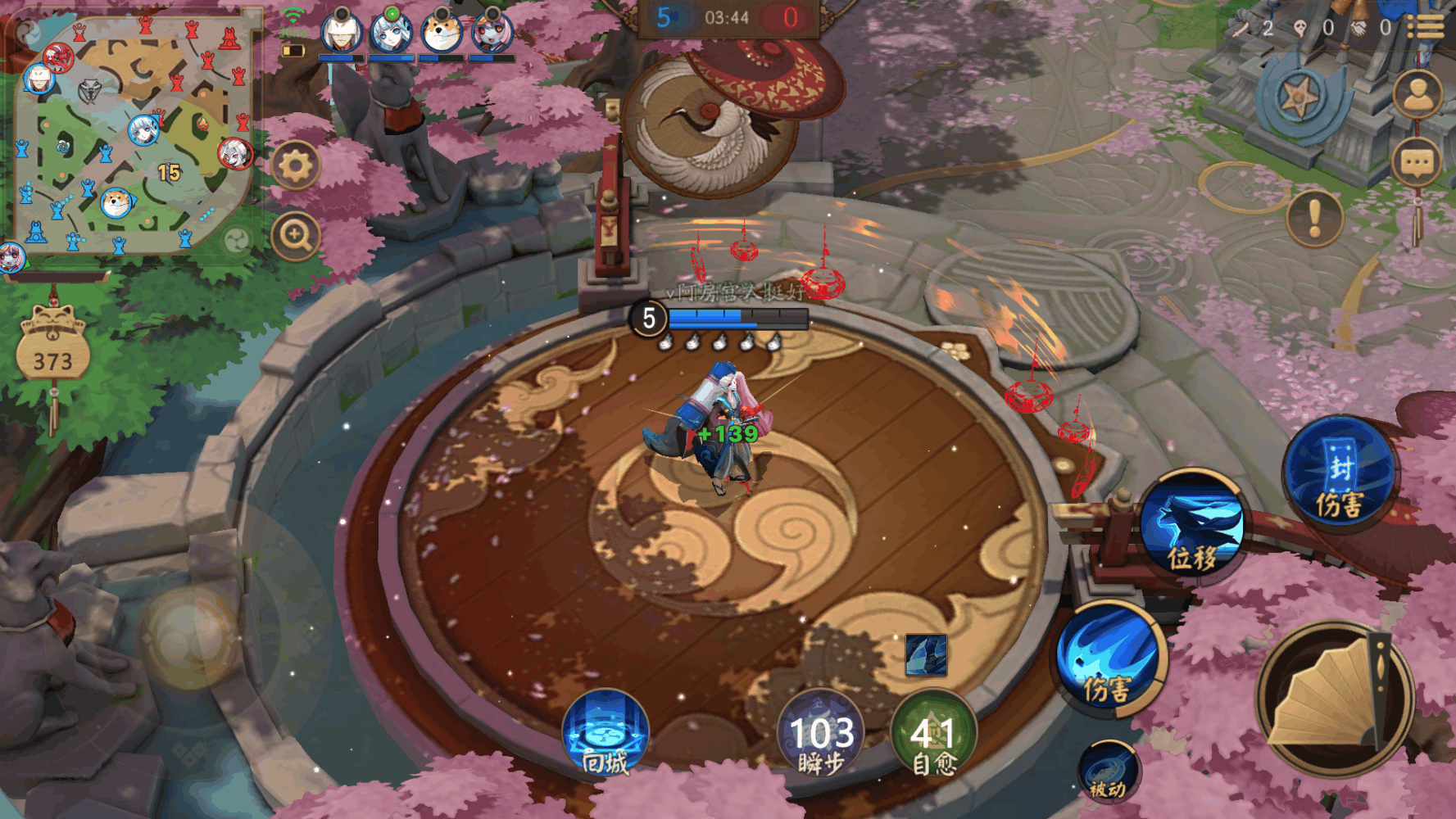Open the chat speech bubble button
Viewport: 1456px width, 819px height.
1417,164
